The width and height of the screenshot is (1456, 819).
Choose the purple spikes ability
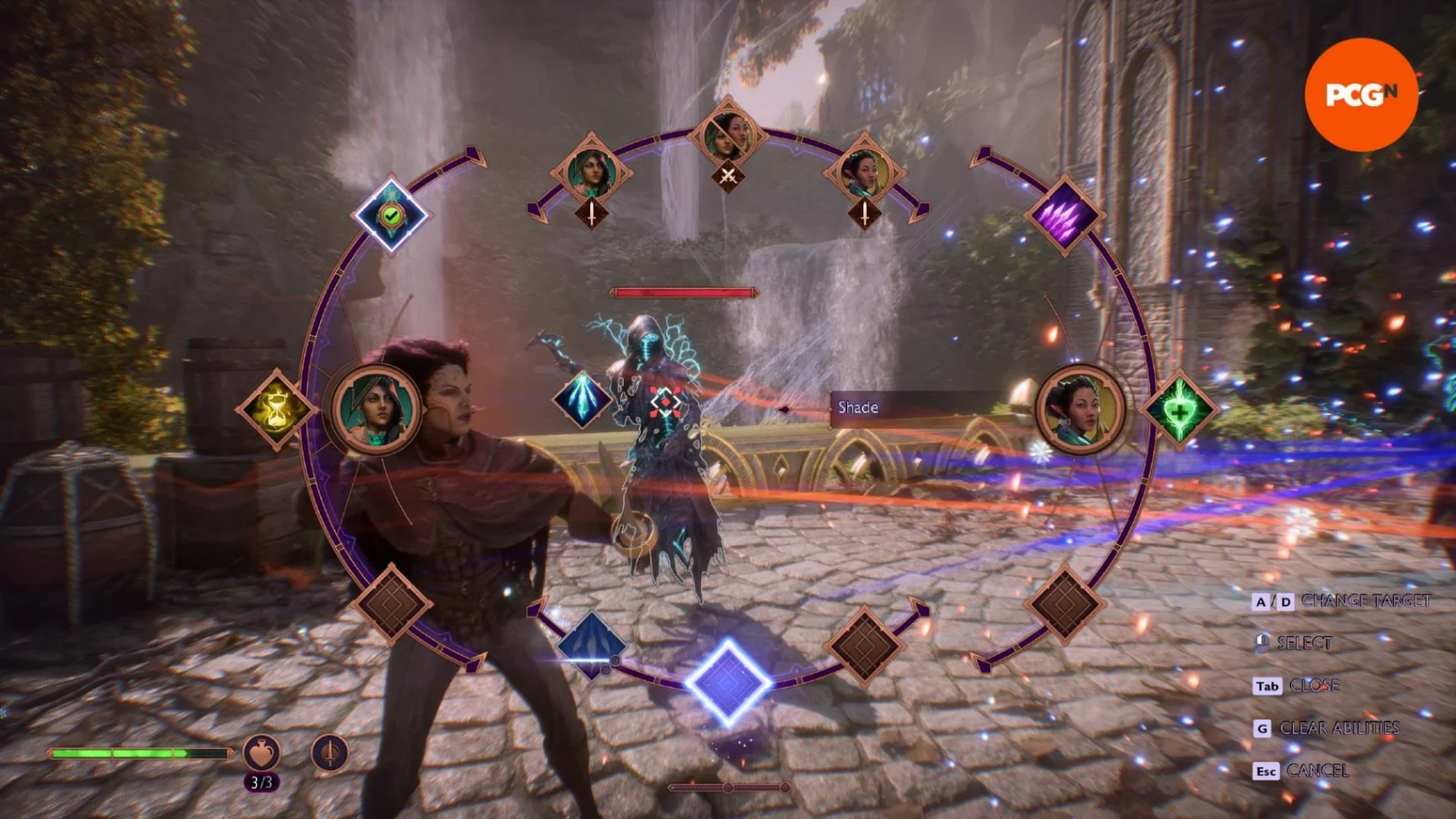click(x=1064, y=214)
